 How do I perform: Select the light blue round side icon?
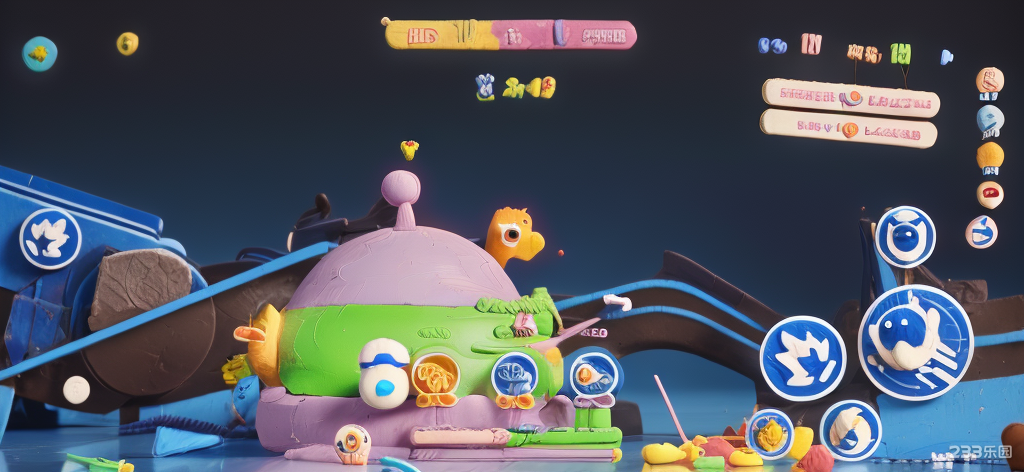coord(989,120)
